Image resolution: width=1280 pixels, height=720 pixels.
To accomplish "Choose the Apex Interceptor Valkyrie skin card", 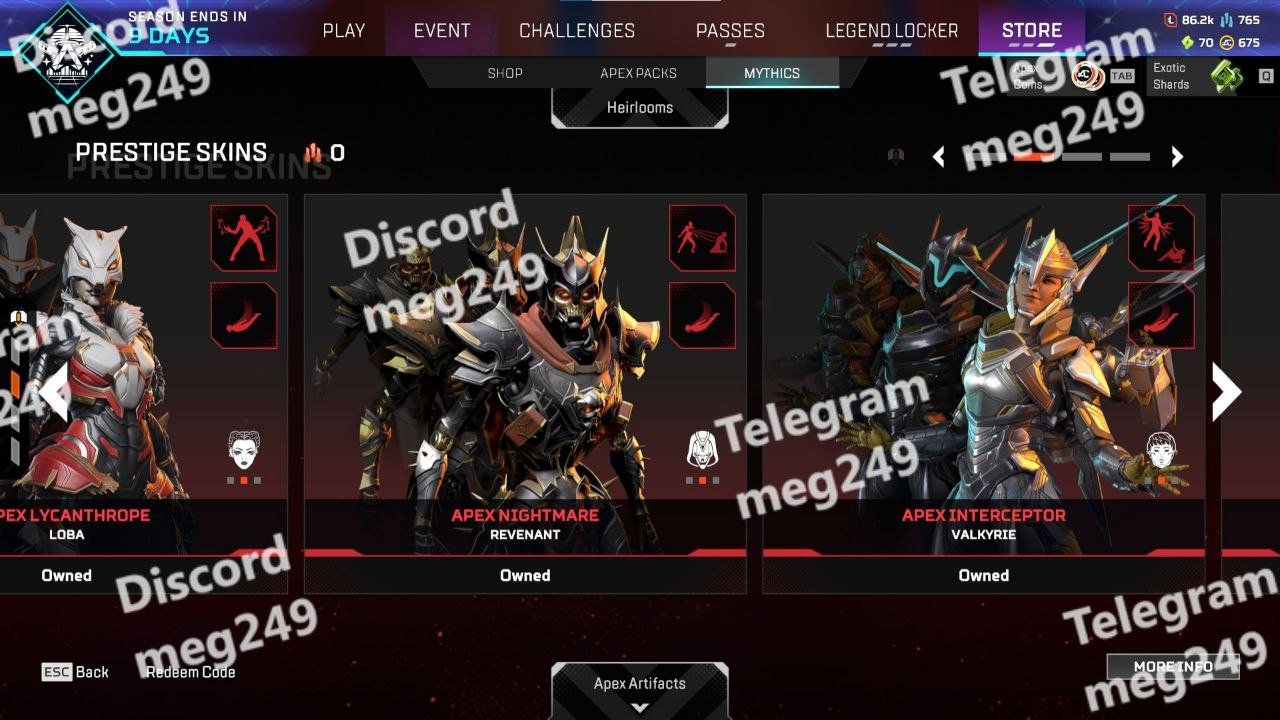I will (983, 390).
